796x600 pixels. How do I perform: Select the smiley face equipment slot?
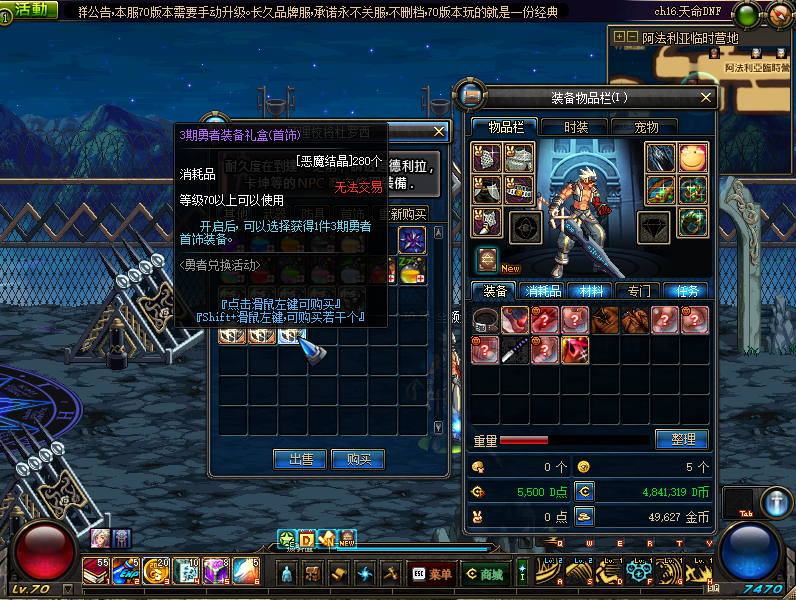[692, 157]
